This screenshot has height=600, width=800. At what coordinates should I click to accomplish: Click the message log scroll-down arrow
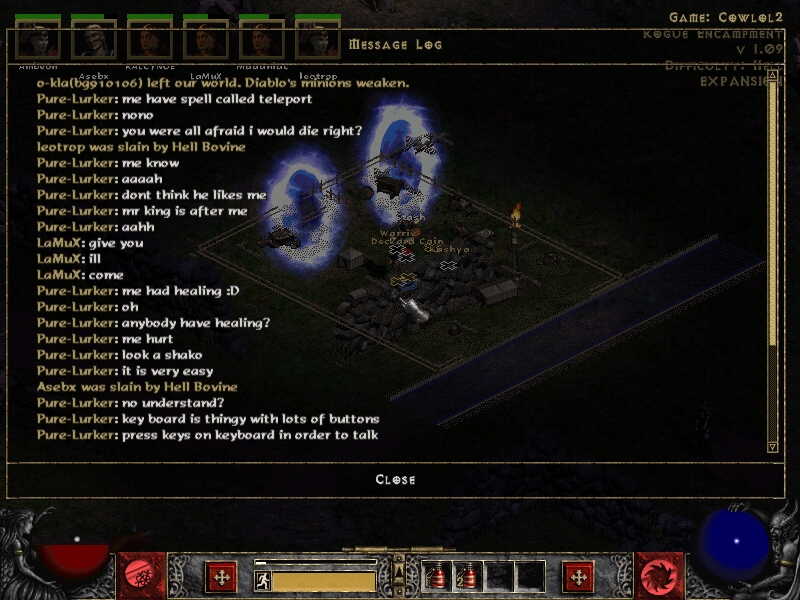coord(772,446)
